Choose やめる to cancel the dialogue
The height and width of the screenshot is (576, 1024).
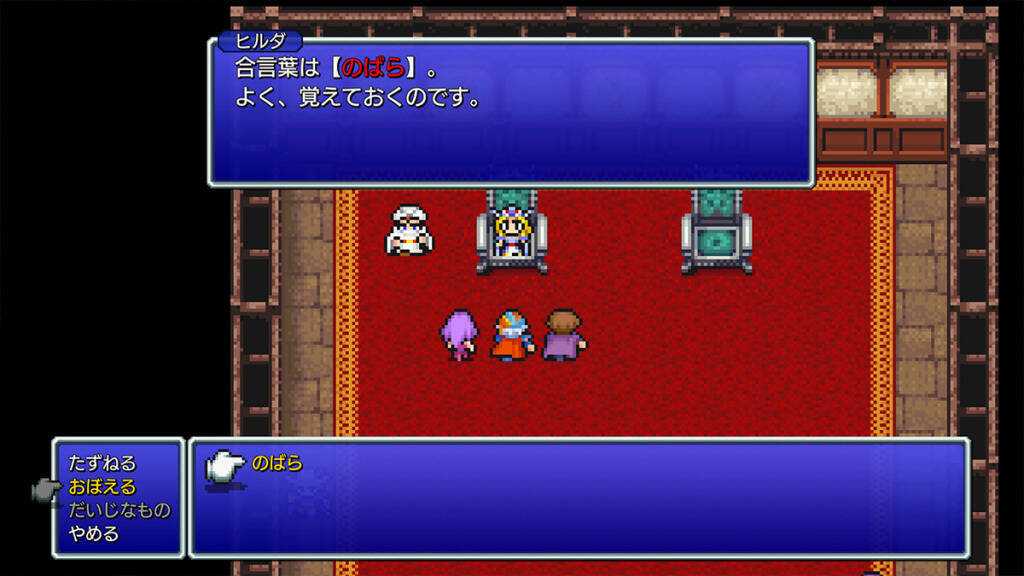pos(94,533)
